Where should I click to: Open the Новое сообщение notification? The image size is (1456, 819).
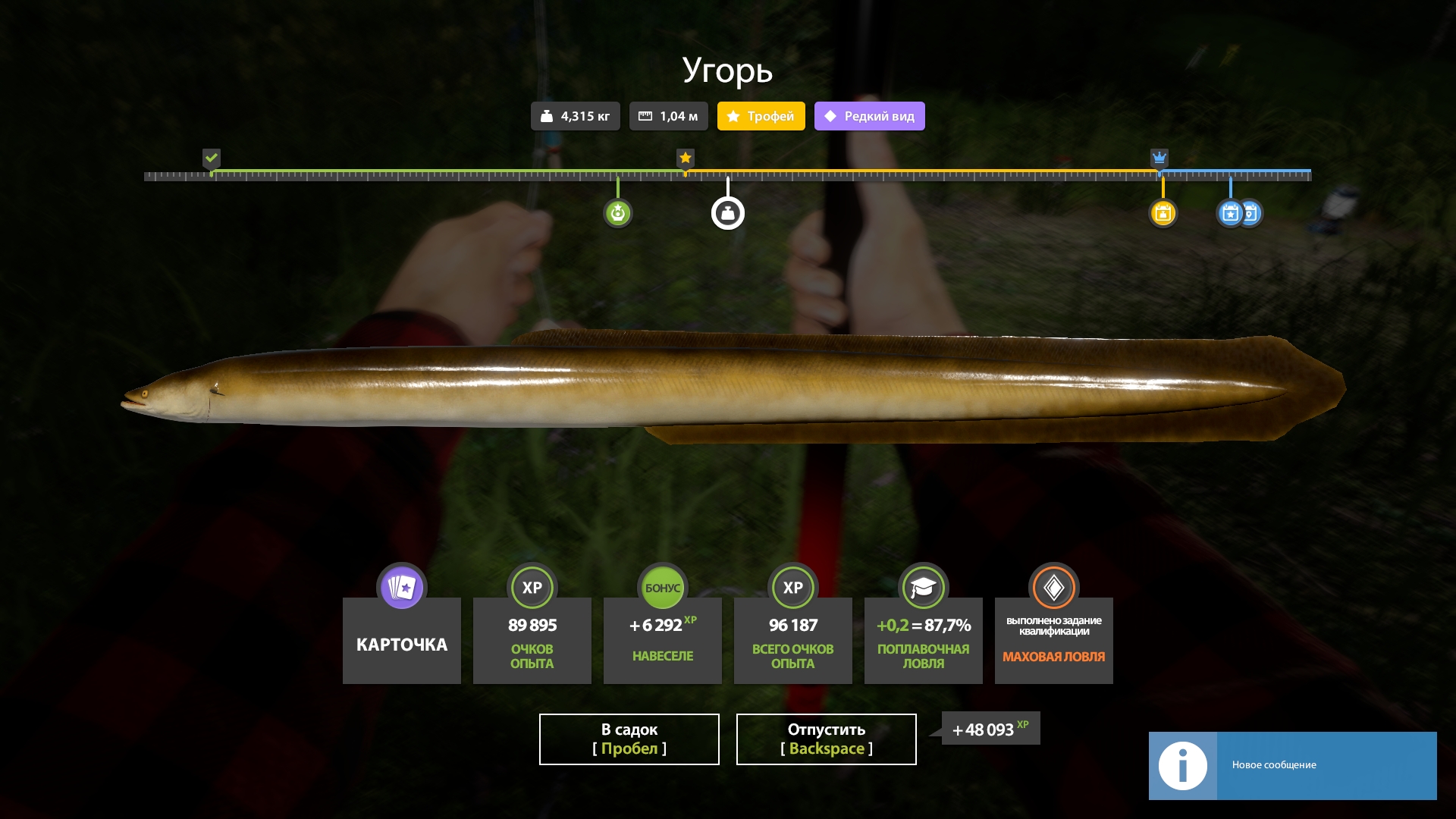(1292, 765)
